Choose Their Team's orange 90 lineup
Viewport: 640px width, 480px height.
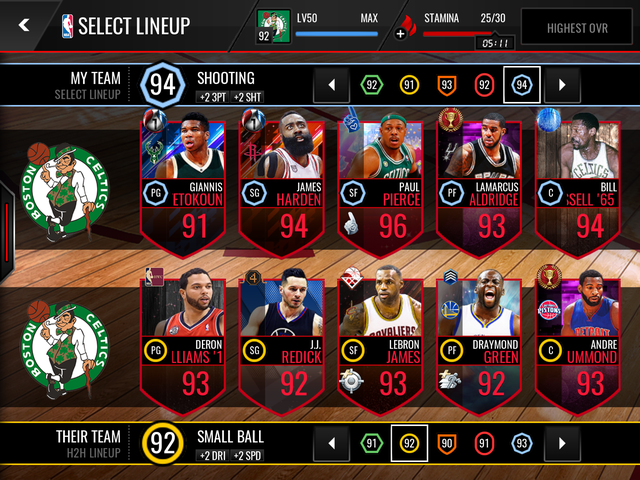[x=447, y=442]
